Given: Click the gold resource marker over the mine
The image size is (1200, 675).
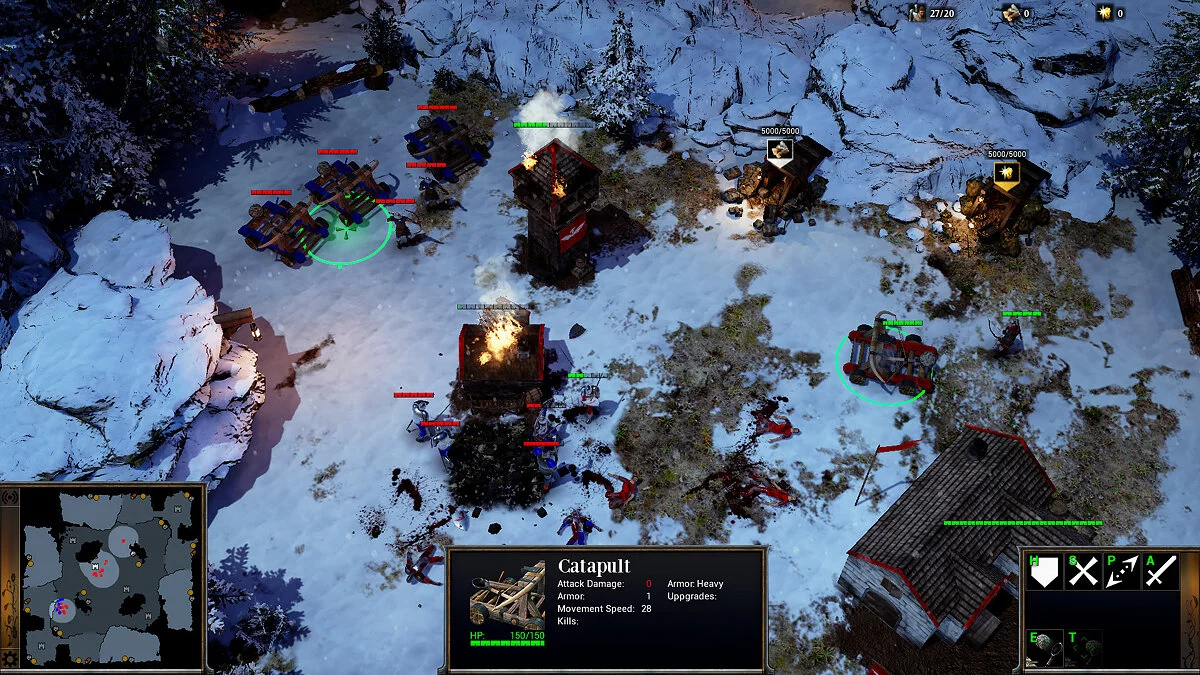Looking at the screenshot, I should point(1006,173).
